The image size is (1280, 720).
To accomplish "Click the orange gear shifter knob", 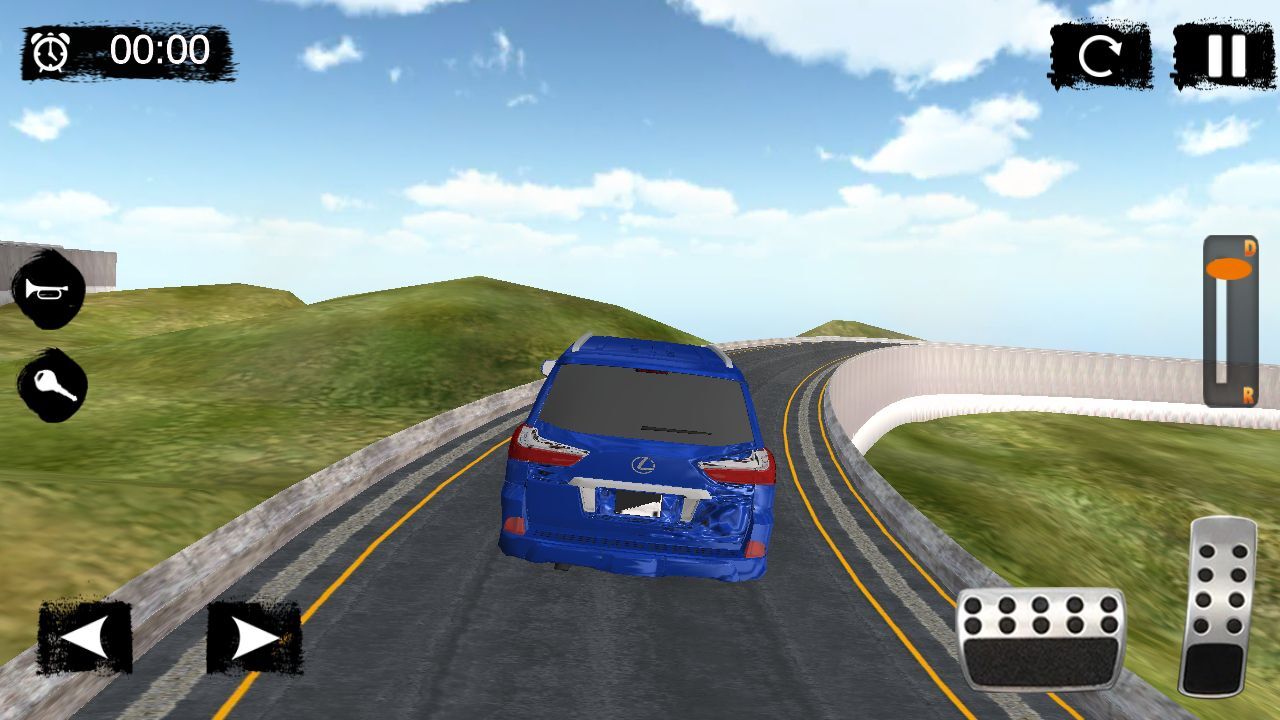I will tap(1229, 269).
